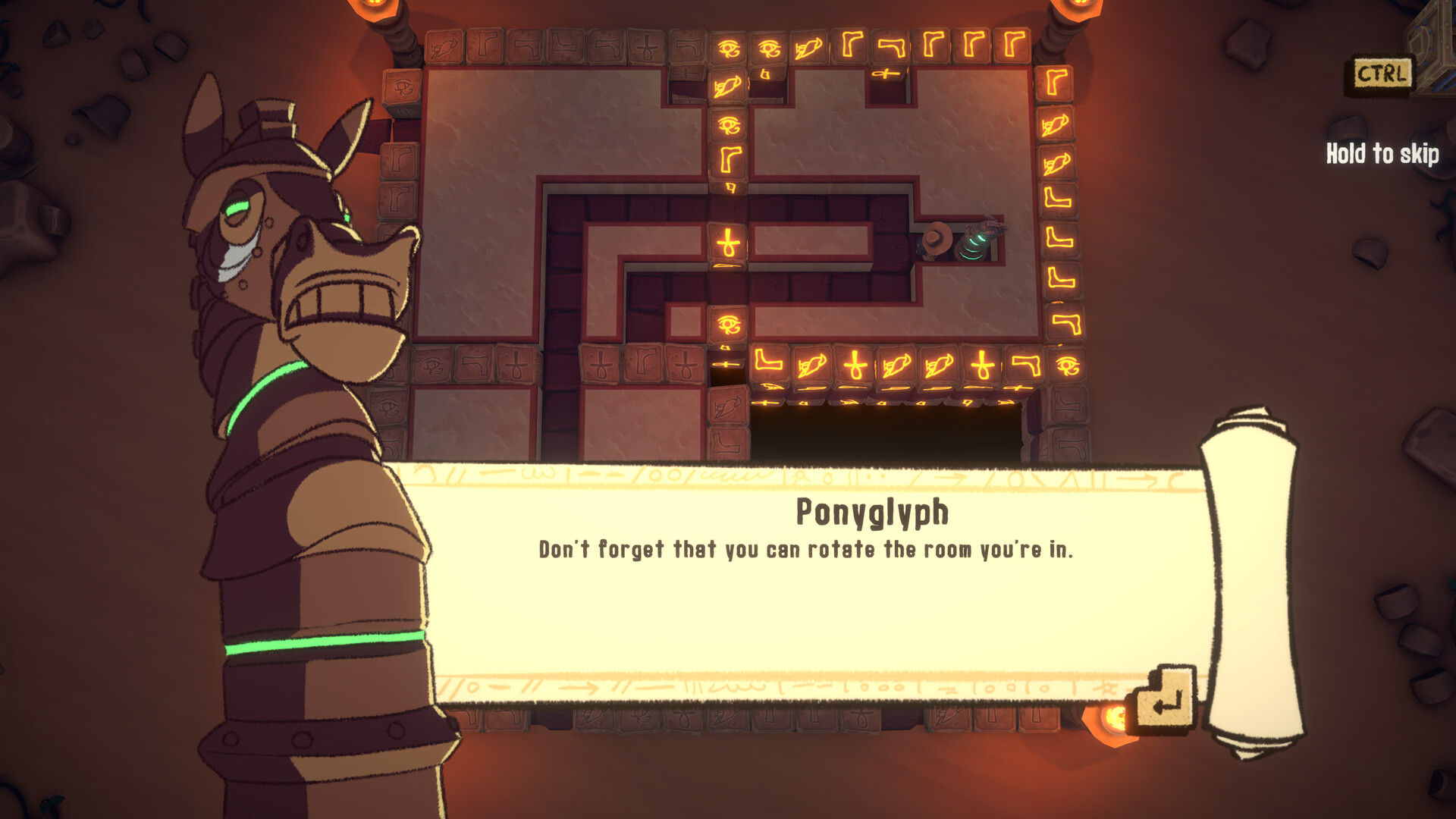
Task: Continue the Ponyglyph dialogue via the arrow icon
Action: [1164, 701]
